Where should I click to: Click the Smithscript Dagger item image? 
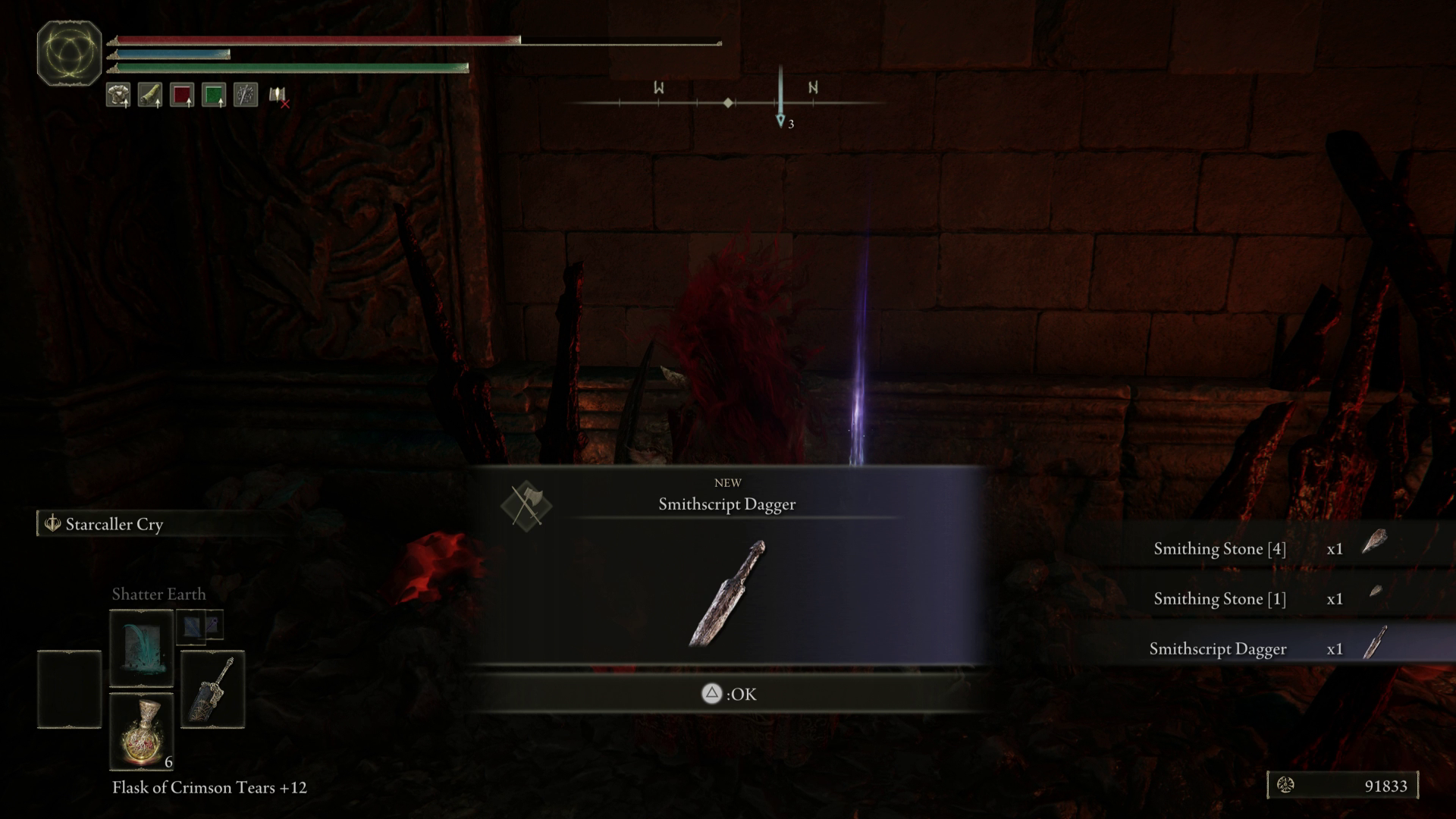(727, 594)
